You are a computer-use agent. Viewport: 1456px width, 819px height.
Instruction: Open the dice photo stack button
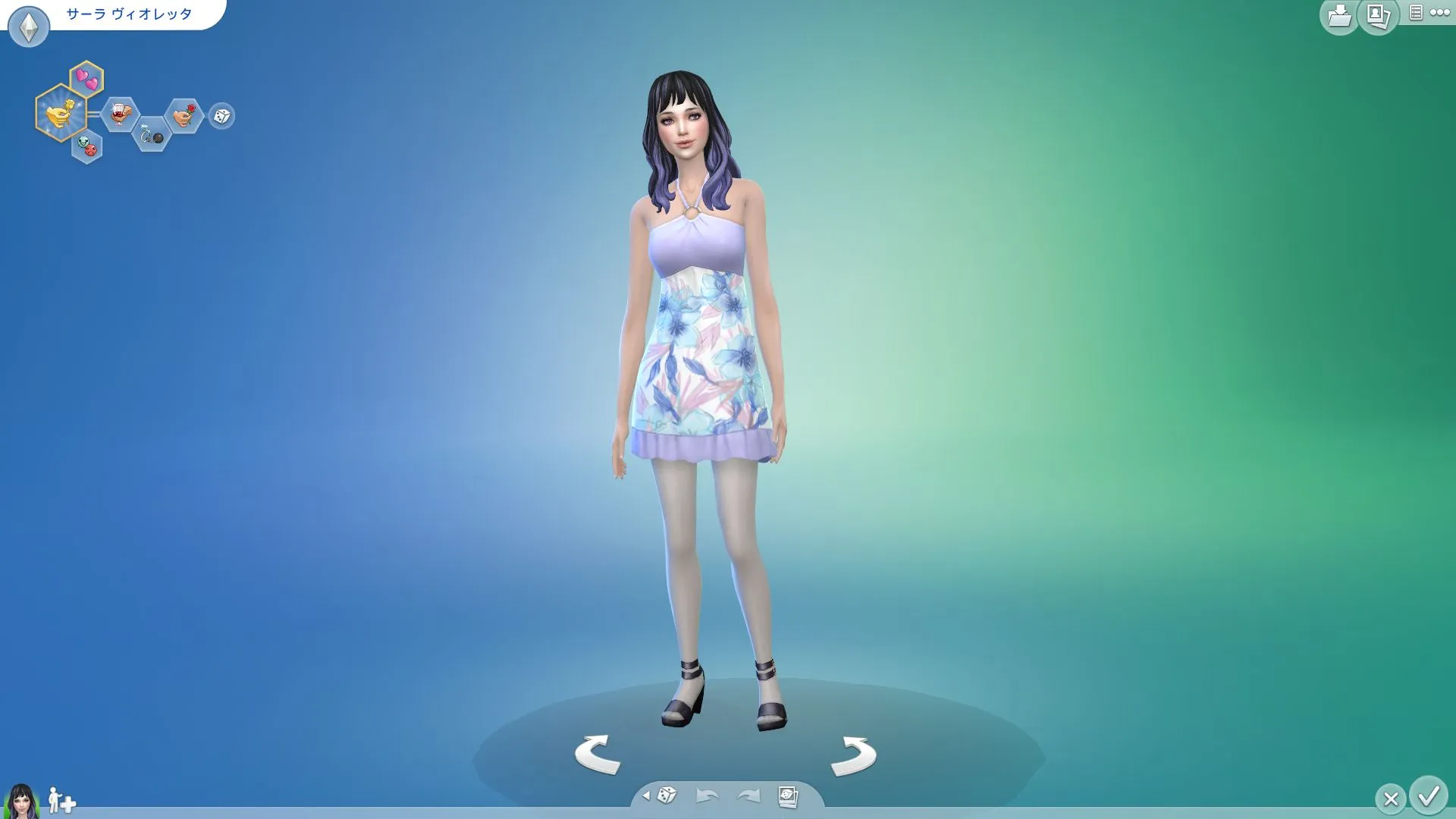[x=788, y=796]
